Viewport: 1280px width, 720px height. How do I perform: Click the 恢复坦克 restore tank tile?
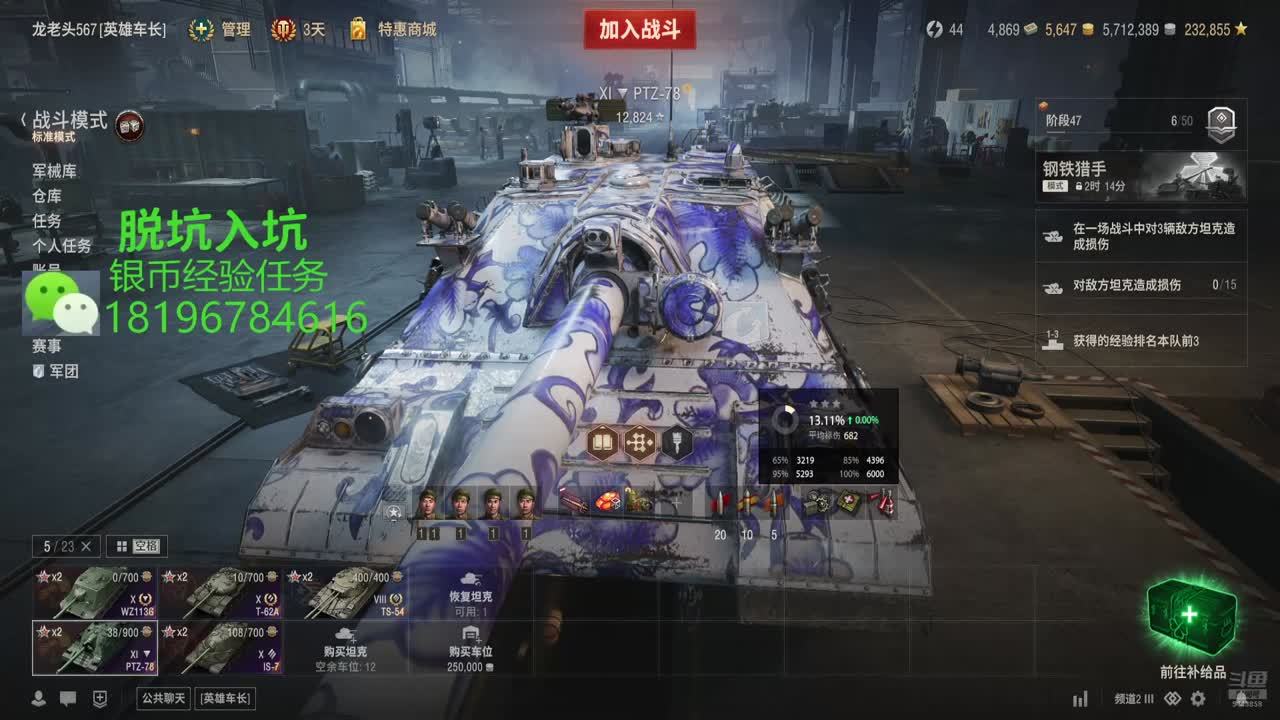[x=470, y=593]
